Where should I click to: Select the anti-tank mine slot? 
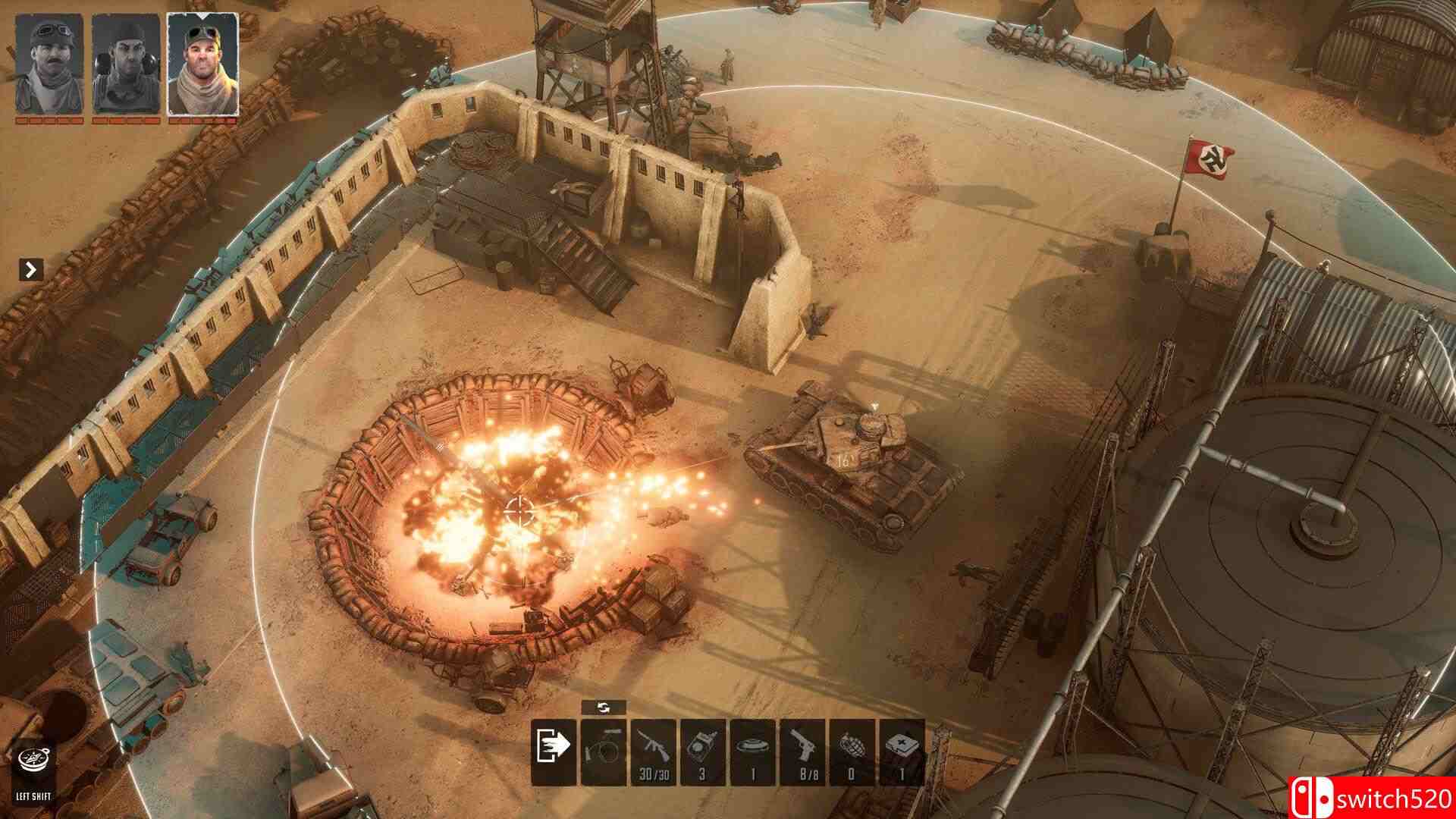(x=752, y=755)
